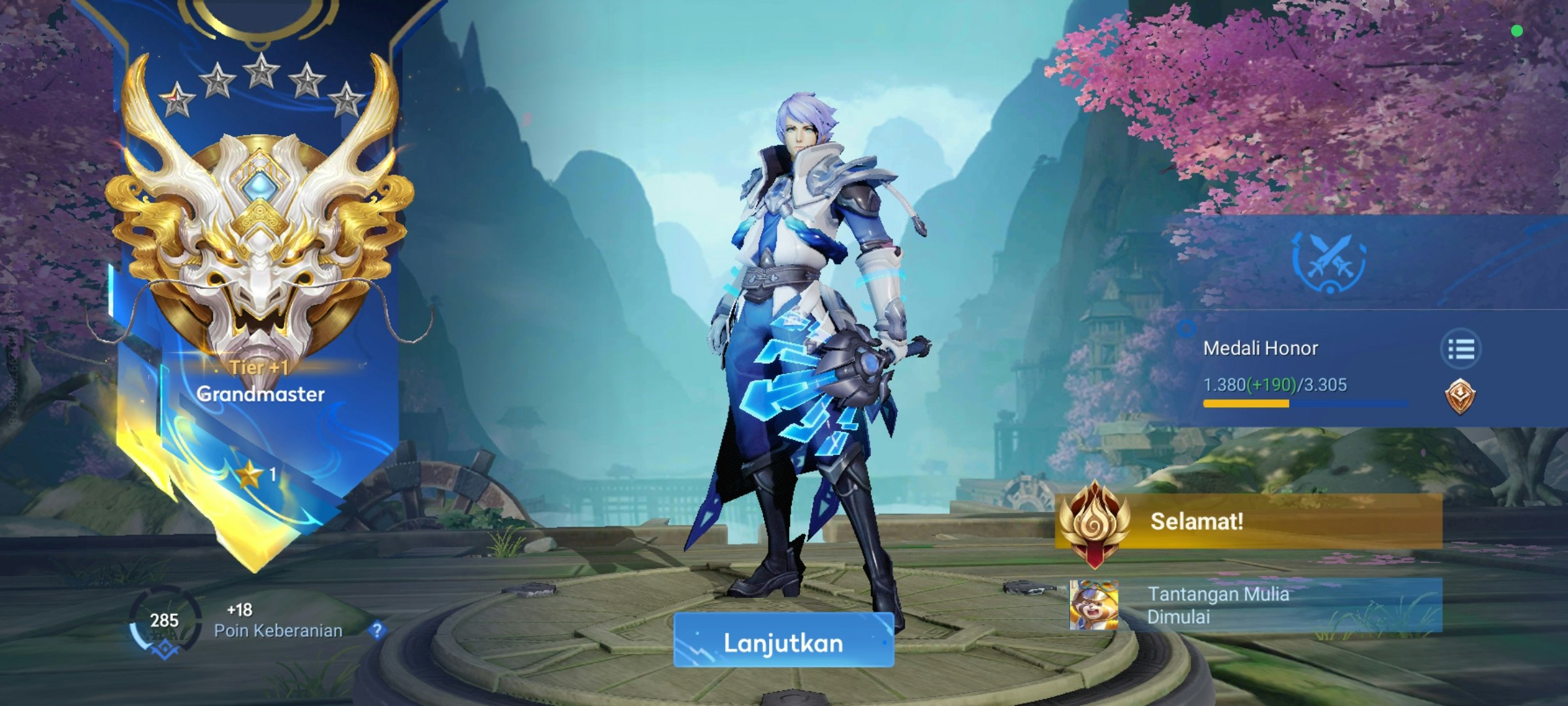Image resolution: width=1568 pixels, height=706 pixels.
Task: Select the Selamat! achievement banner
Action: tap(1249, 521)
